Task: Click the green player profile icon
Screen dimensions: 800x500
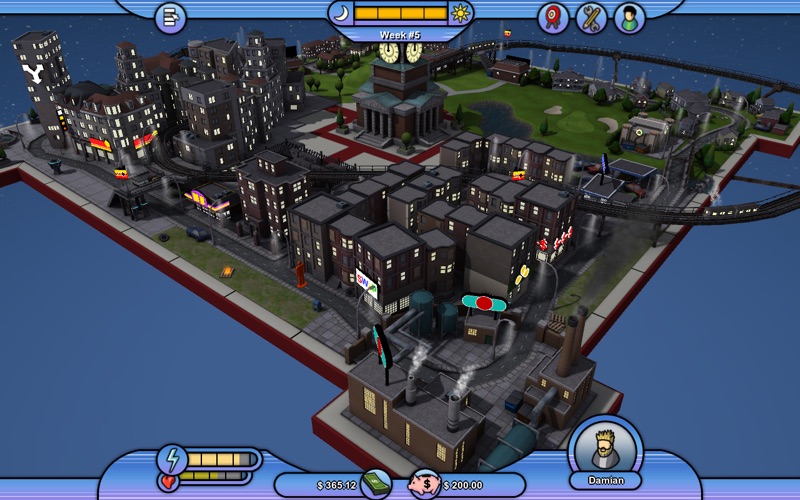Action: (x=630, y=17)
